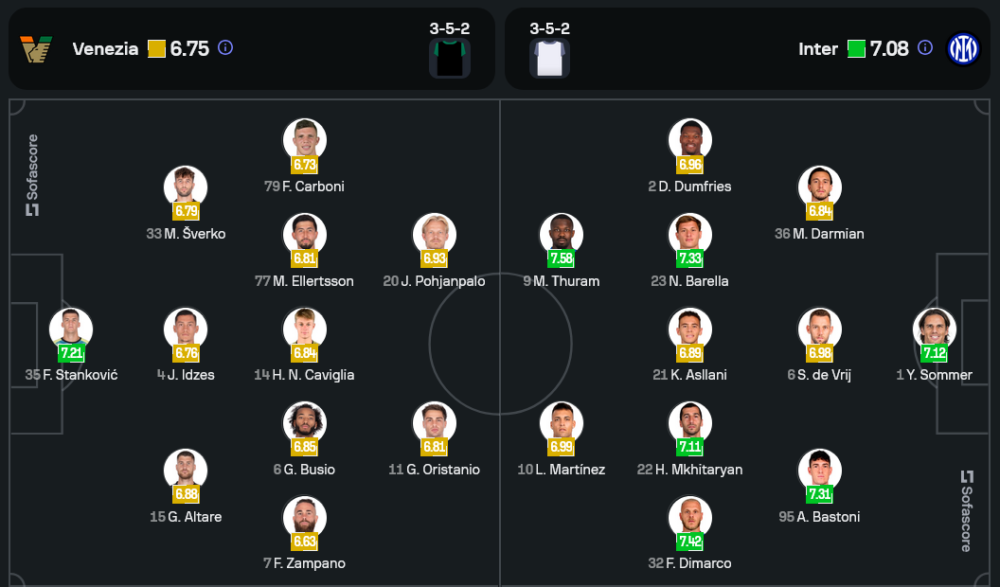Open the Inter team page
Image resolution: width=1000 pixels, height=587 pixels.
click(x=817, y=48)
